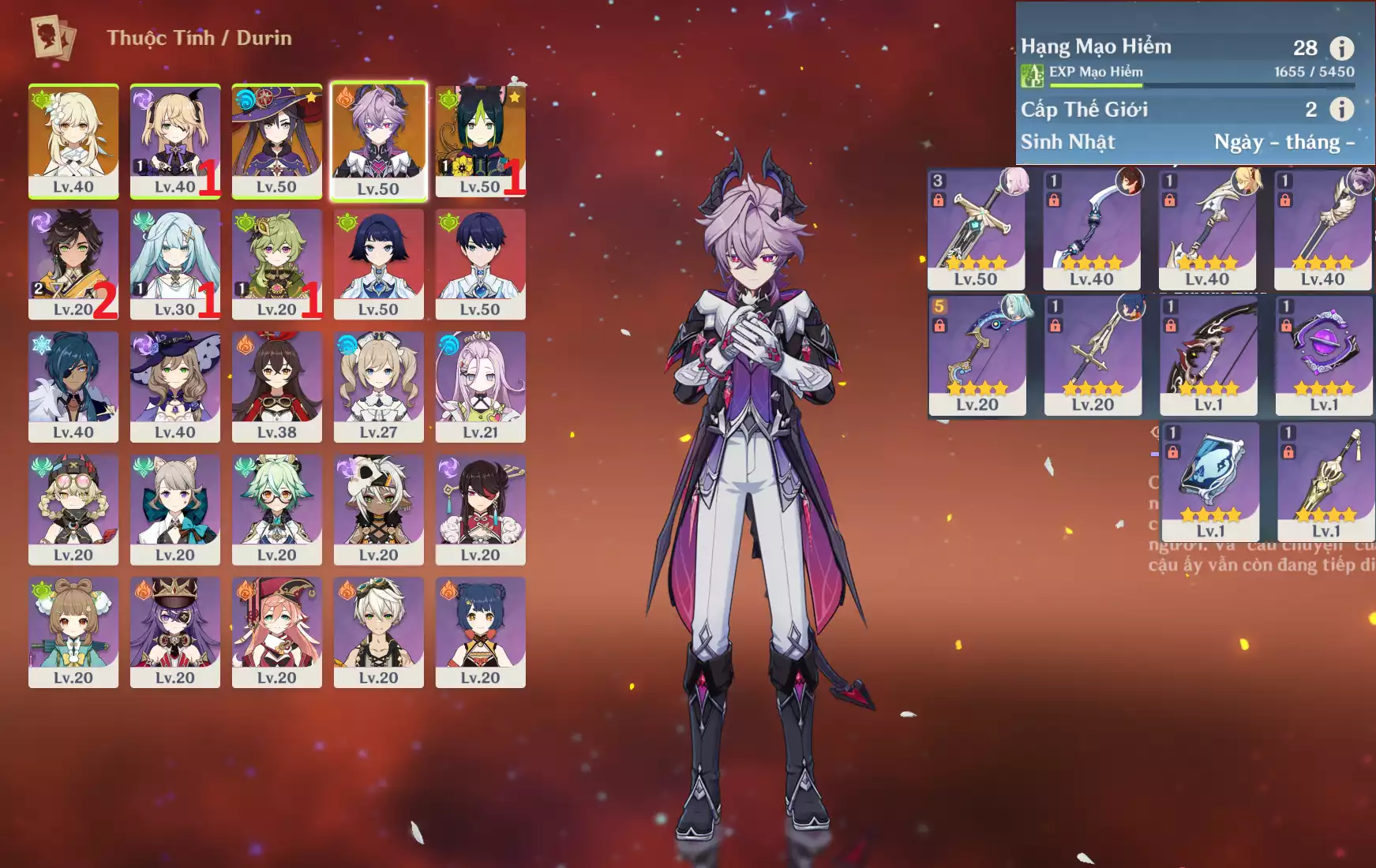1376x868 pixels.
Task: Show Adventure Rank info (Hạng Mạo Hiểm)
Action: point(1341,48)
